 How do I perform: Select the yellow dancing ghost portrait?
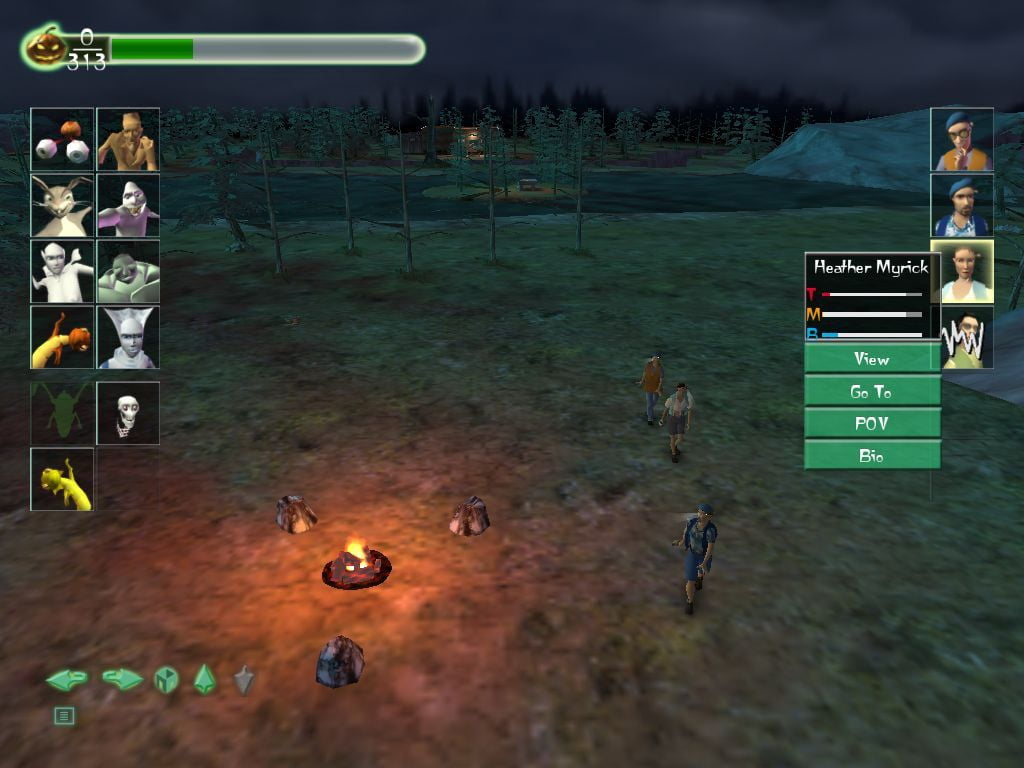(x=62, y=479)
